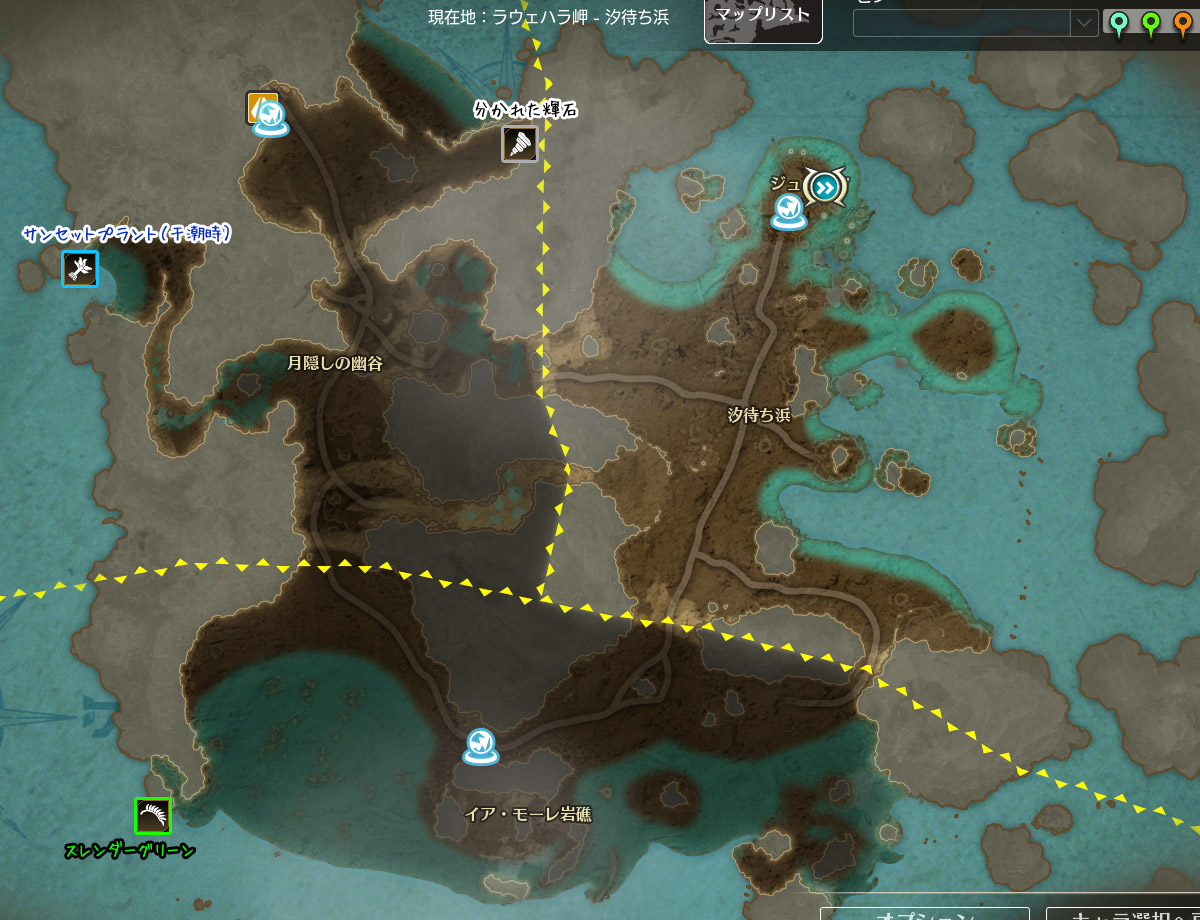Screen dimensions: 1200x920
Task: Click the 分かれた輝石 mining marker
Action: pos(520,143)
